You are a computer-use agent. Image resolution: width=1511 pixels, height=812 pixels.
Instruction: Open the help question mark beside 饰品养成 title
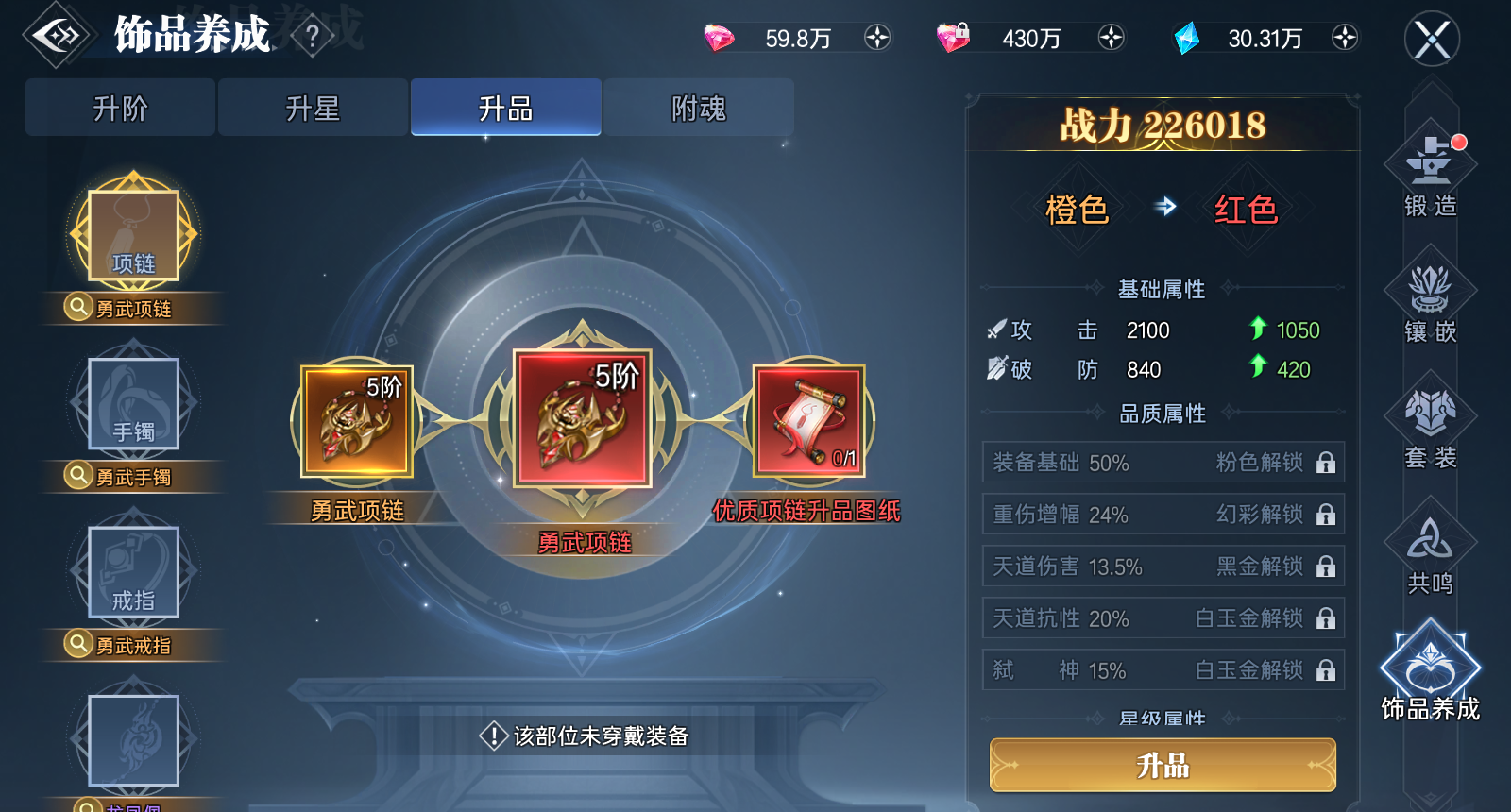[312, 35]
